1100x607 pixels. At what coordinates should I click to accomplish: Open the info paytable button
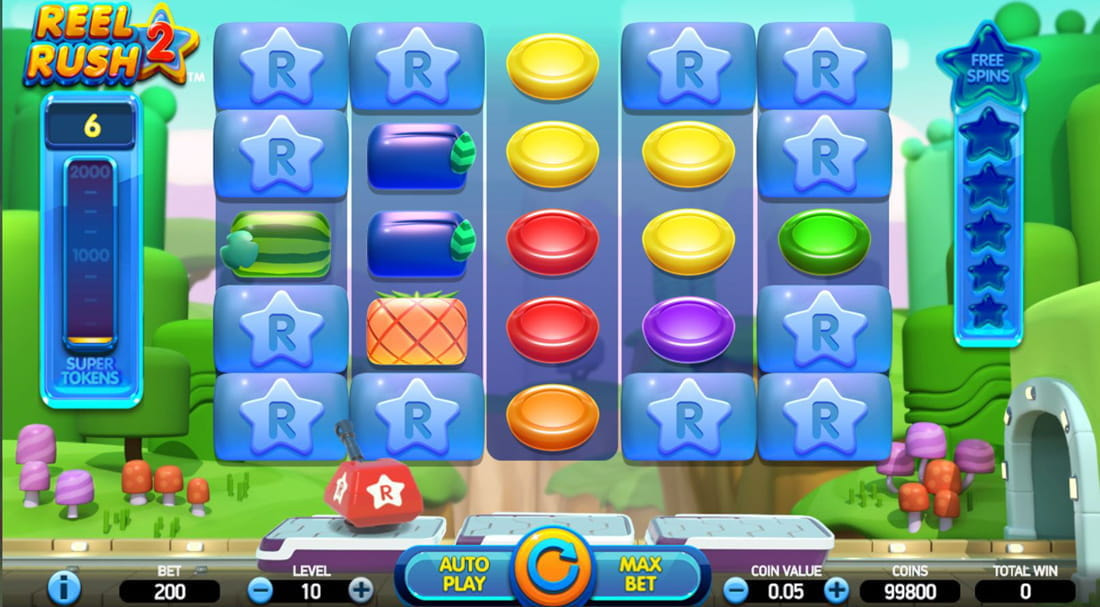coord(63,588)
